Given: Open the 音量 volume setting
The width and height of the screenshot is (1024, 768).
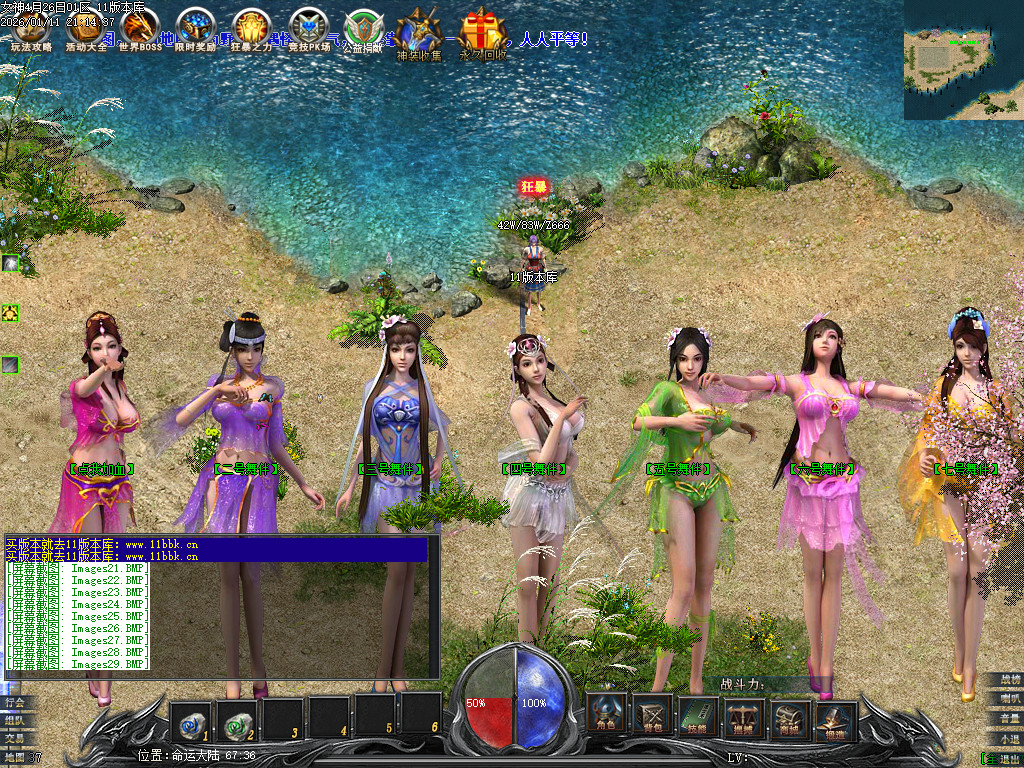Looking at the screenshot, I should pyautogui.click(x=1004, y=718).
